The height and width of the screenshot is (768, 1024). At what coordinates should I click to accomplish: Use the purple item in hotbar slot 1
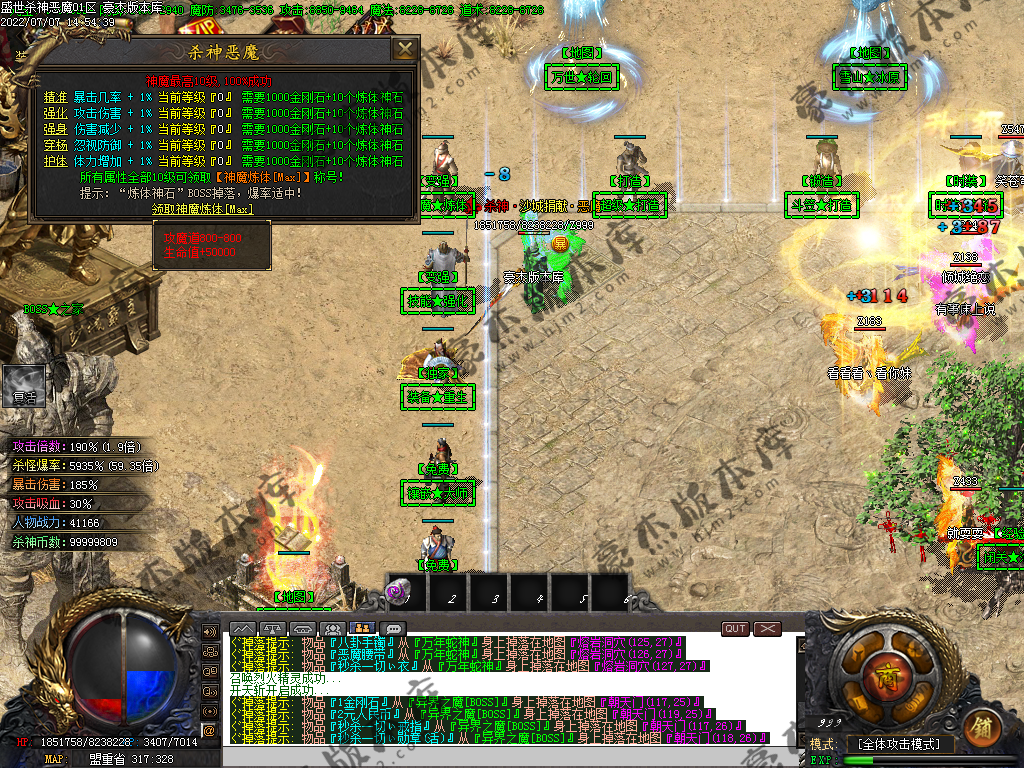click(x=397, y=592)
